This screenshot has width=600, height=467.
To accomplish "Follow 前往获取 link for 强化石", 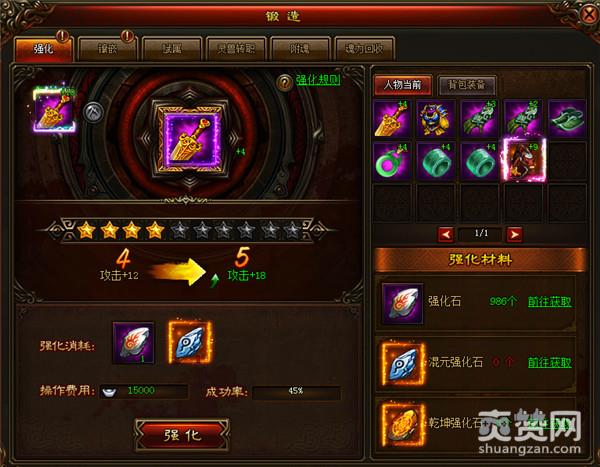I will (550, 301).
